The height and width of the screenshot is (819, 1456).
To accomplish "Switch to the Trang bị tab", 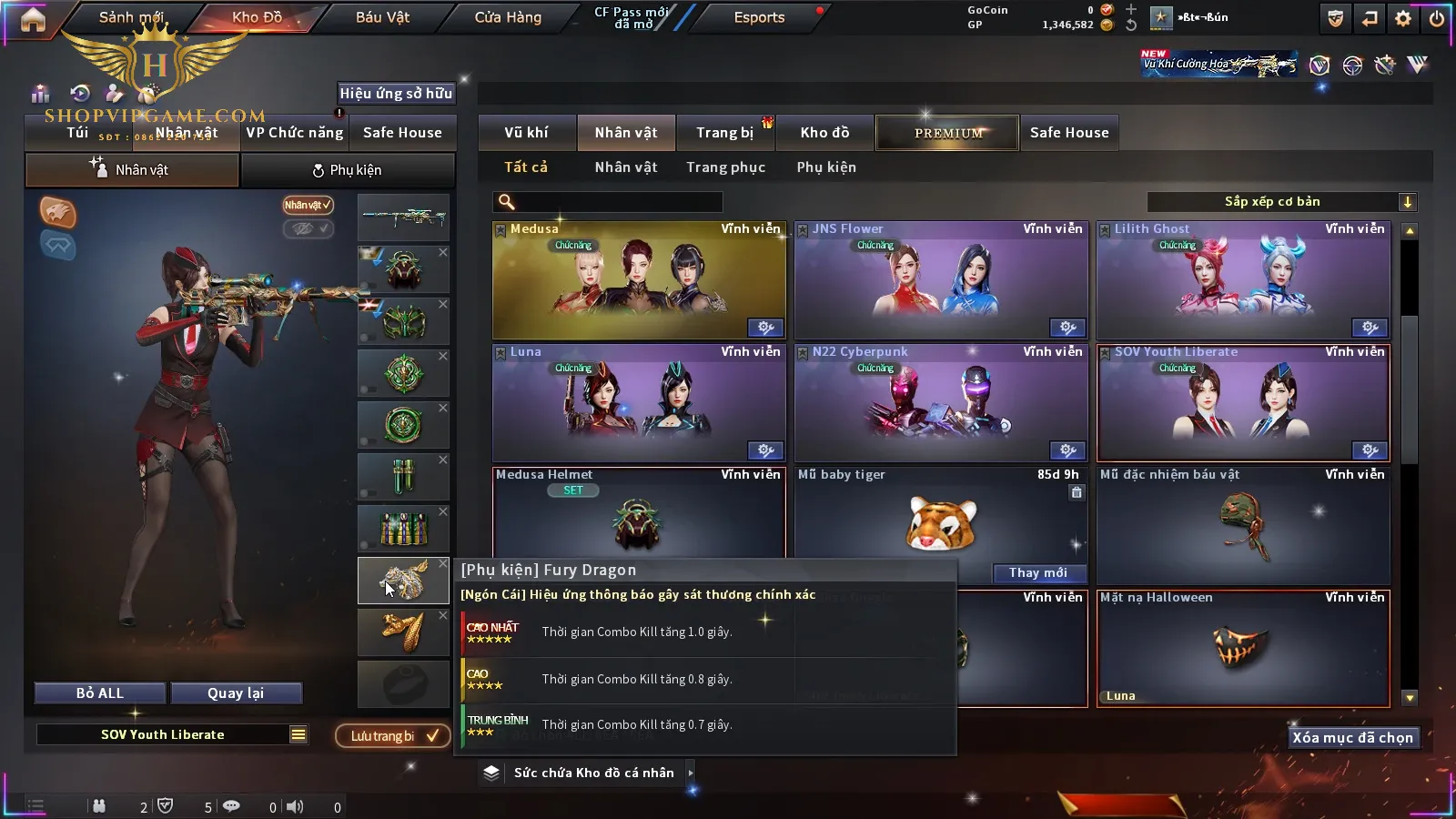I will coord(724,133).
